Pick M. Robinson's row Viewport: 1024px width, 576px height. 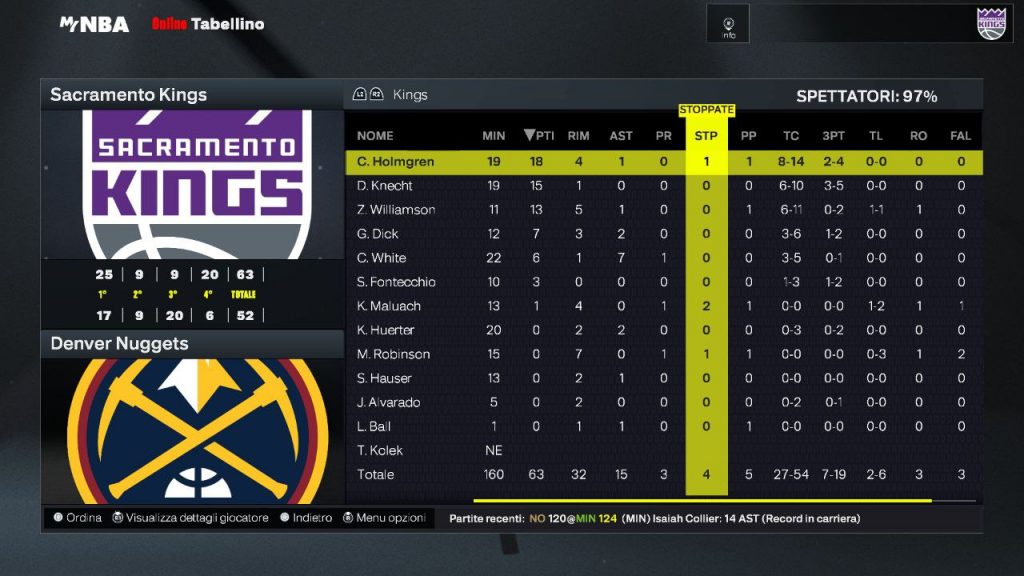[x=393, y=354]
